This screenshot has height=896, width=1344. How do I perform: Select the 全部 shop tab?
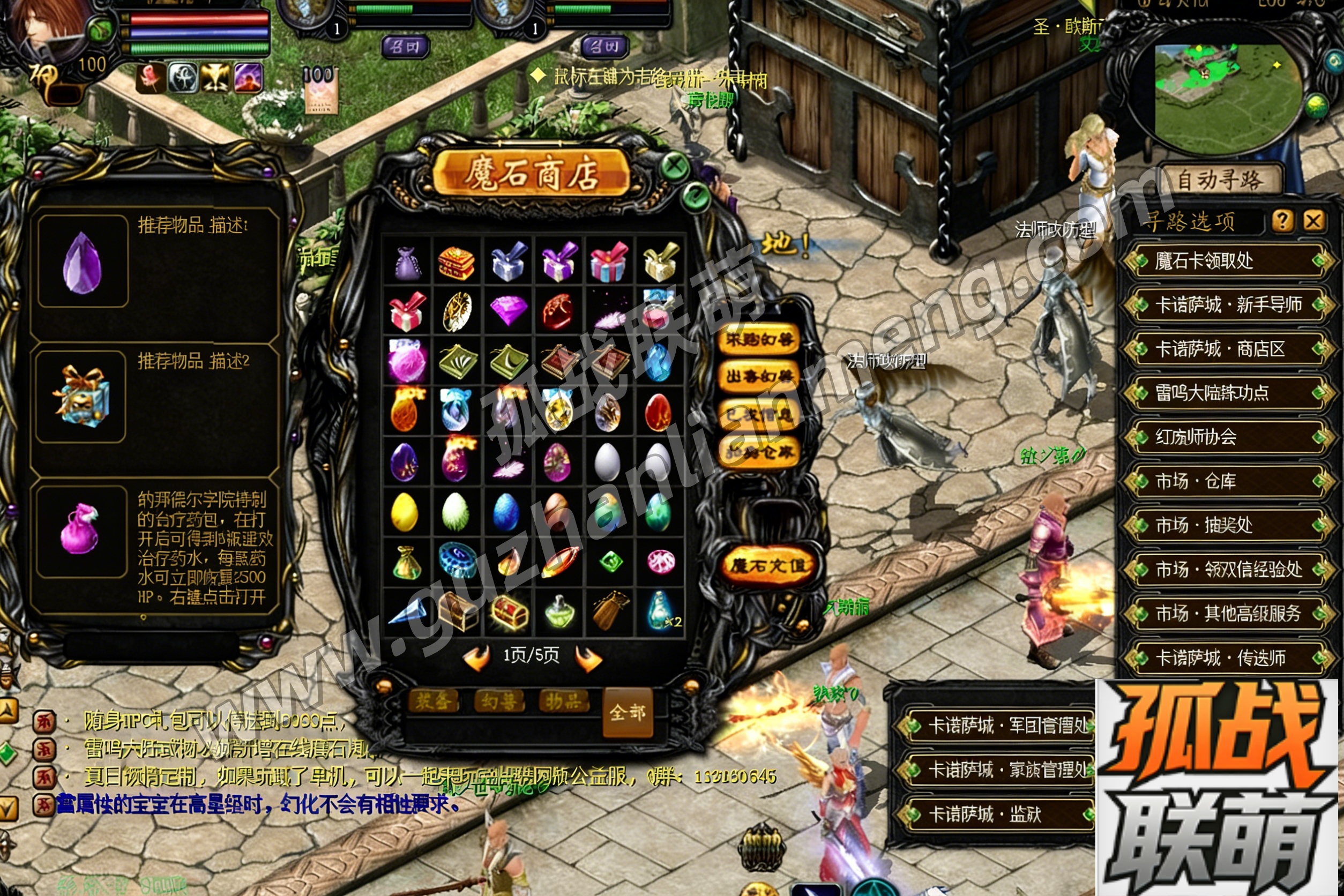(x=628, y=712)
